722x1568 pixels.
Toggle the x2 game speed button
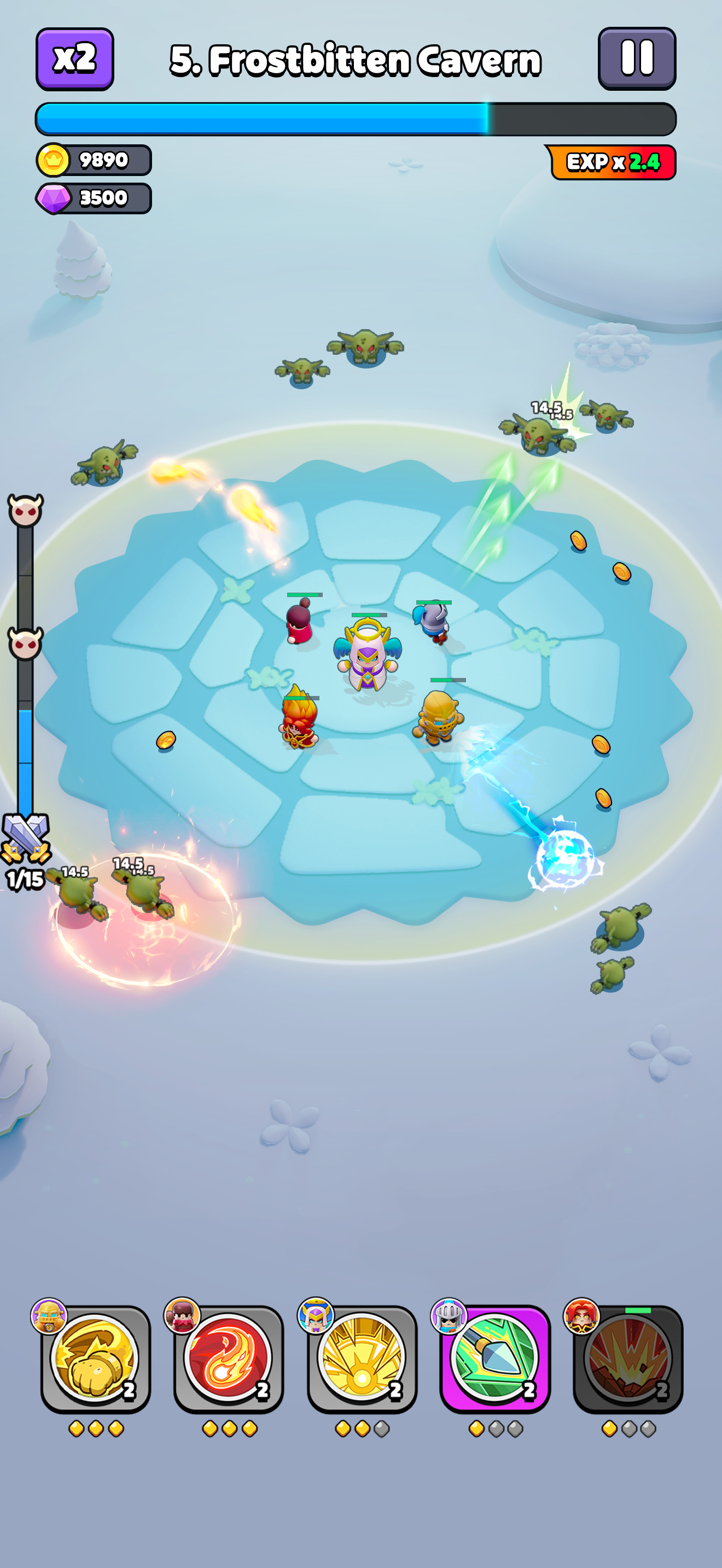74,59
